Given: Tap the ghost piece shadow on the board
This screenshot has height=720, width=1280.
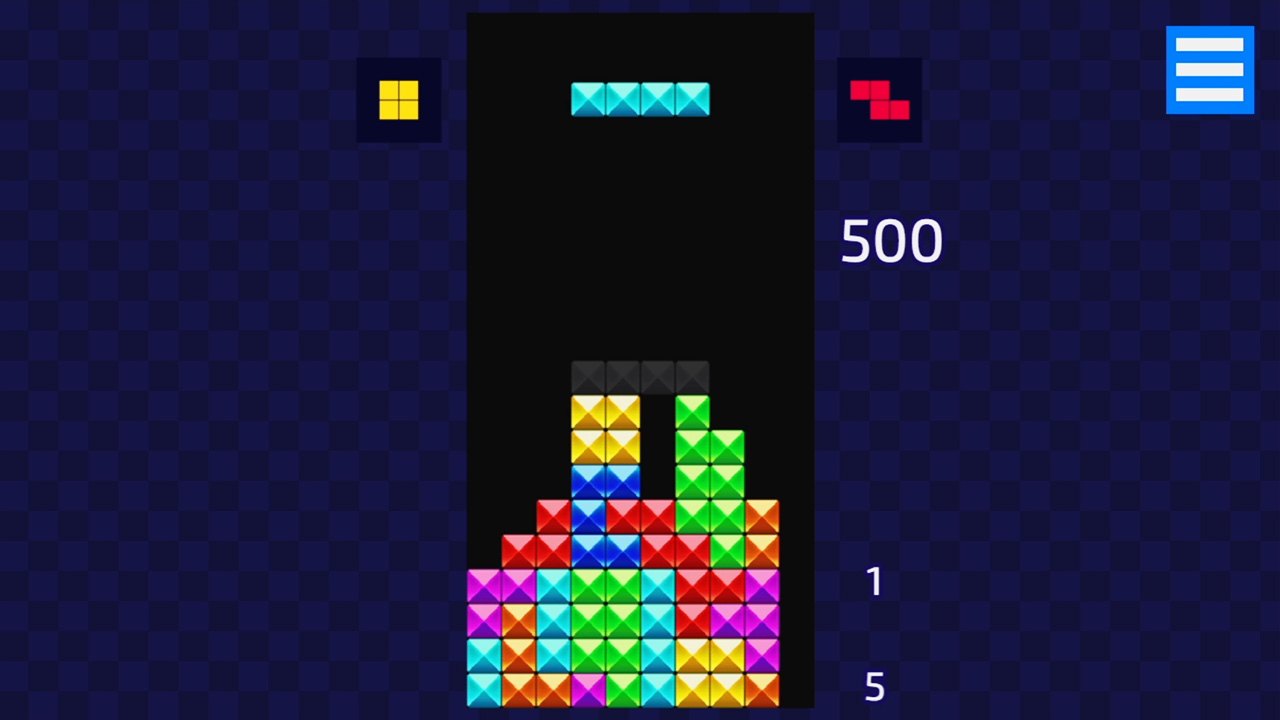Looking at the screenshot, I should coord(640,376).
